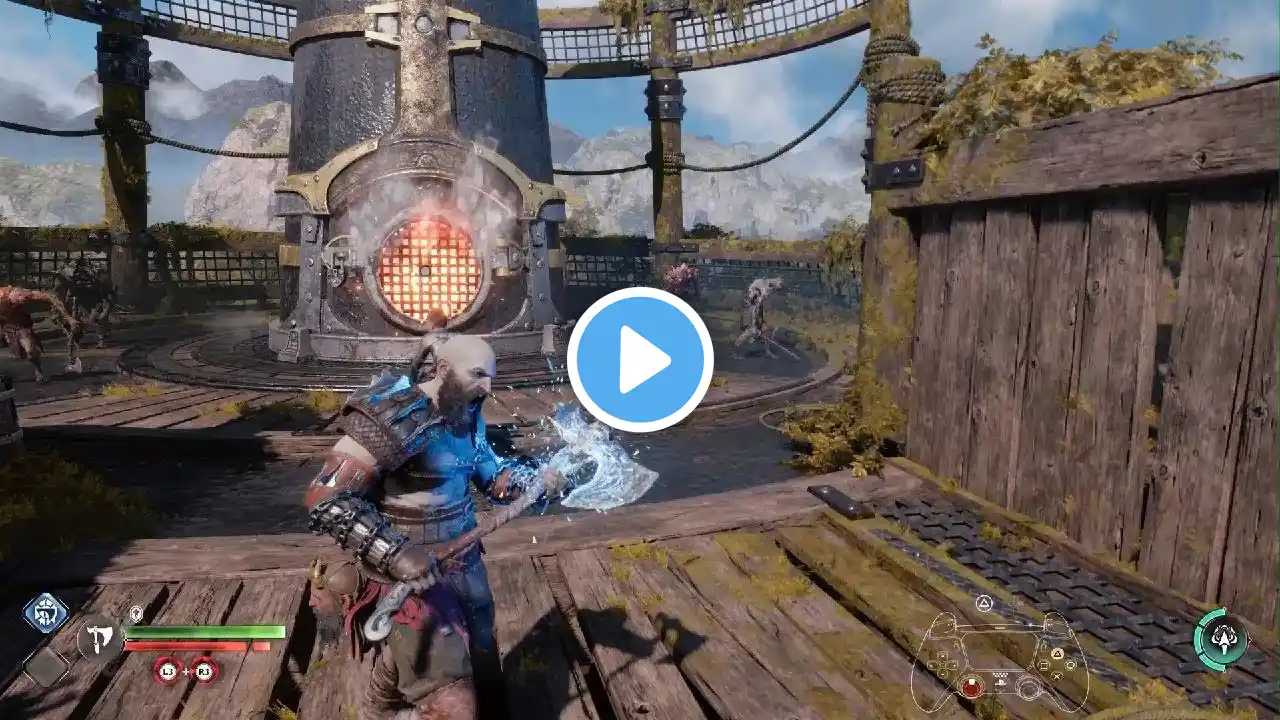Select the empty grey diamond slot

[46, 665]
